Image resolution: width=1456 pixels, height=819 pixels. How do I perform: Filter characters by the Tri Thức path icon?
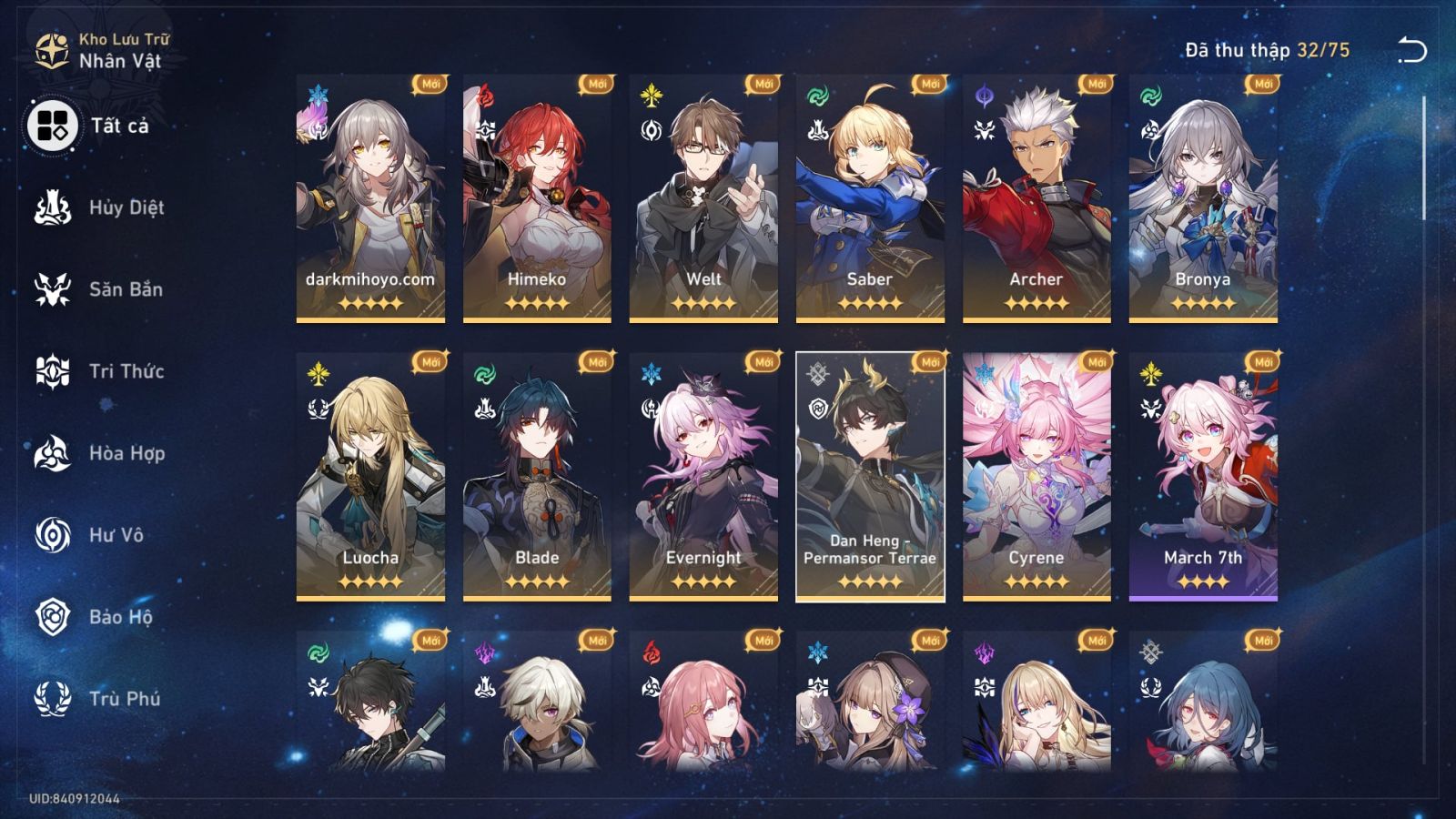point(53,371)
